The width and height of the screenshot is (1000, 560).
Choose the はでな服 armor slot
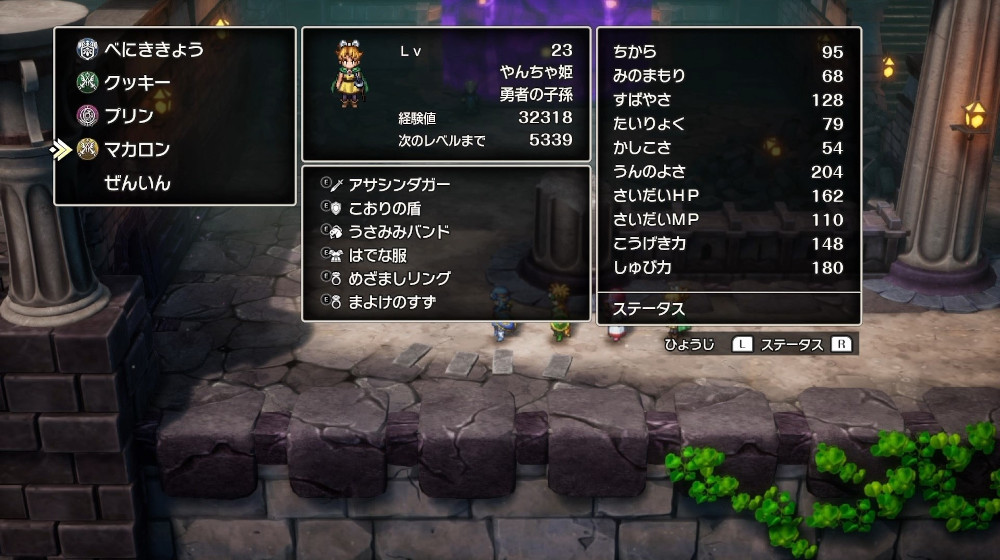click(377, 255)
